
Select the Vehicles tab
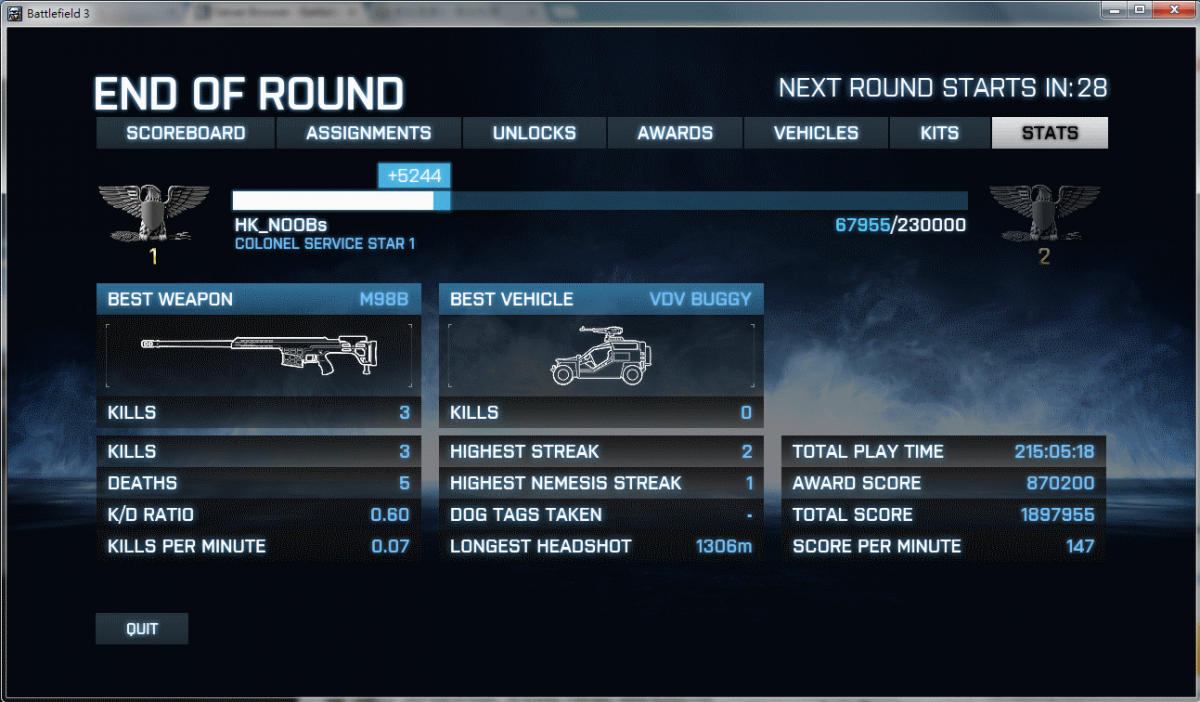816,133
